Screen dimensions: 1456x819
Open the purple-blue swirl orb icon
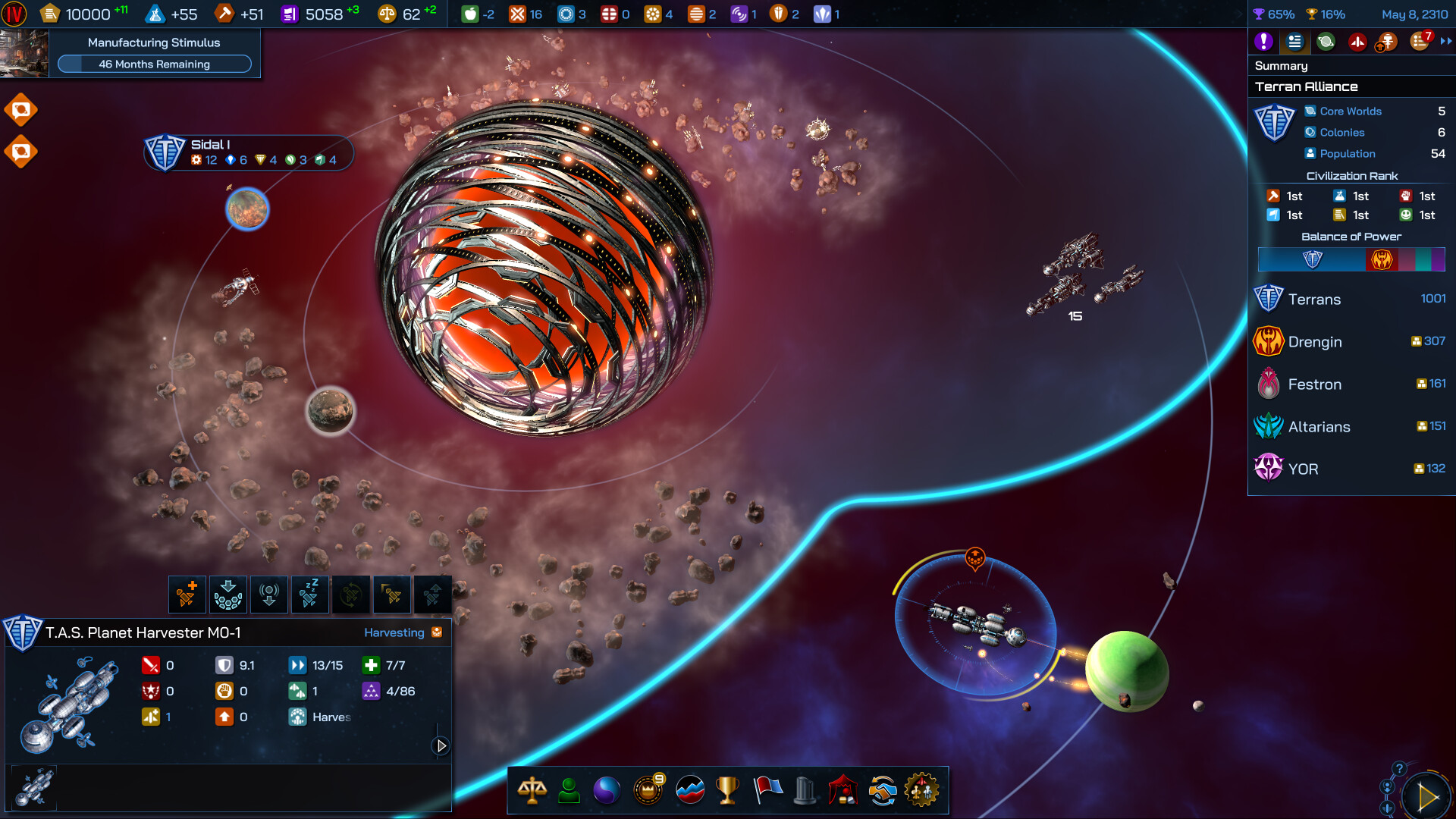pyautogui.click(x=607, y=790)
